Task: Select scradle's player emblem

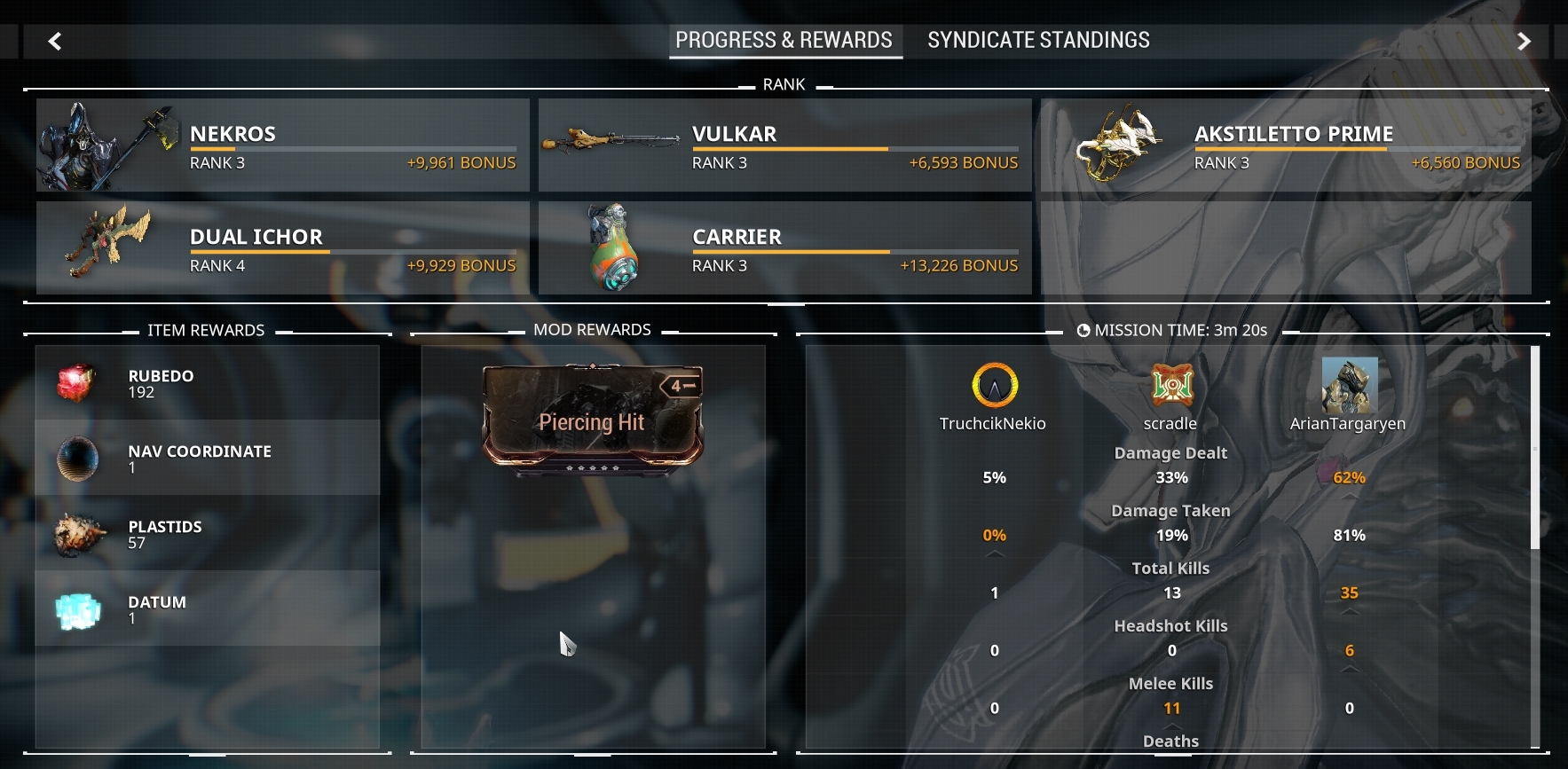Action: (1171, 385)
